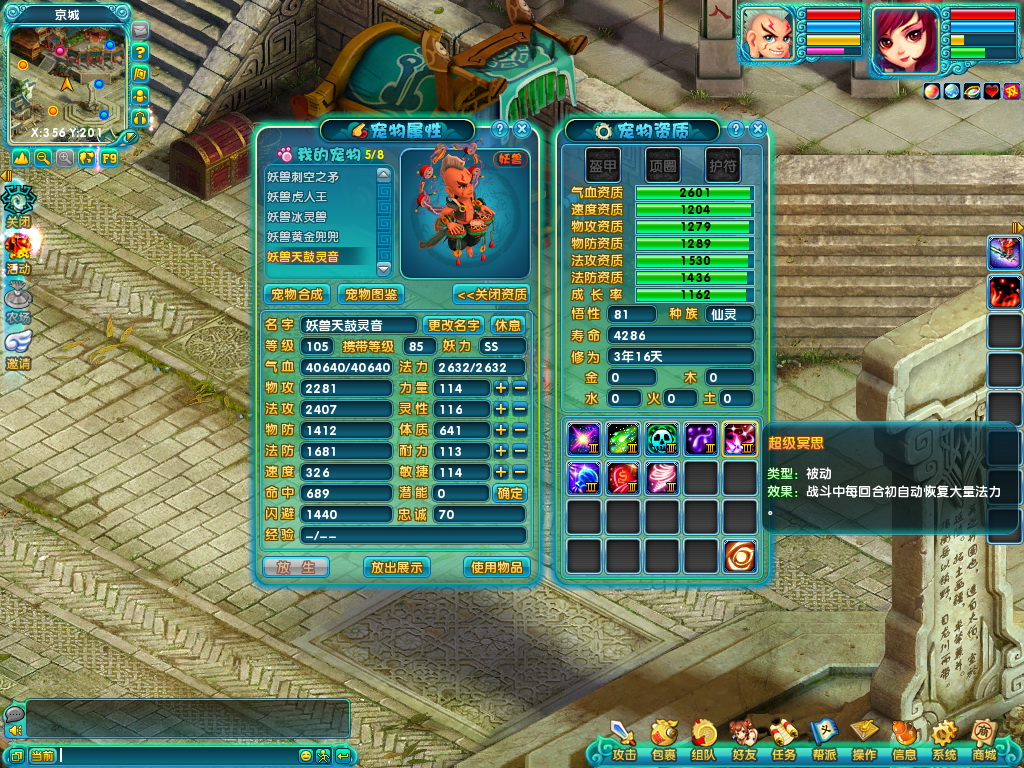Open the 系统 system settings gear
1024x768 pixels.
(x=944, y=741)
